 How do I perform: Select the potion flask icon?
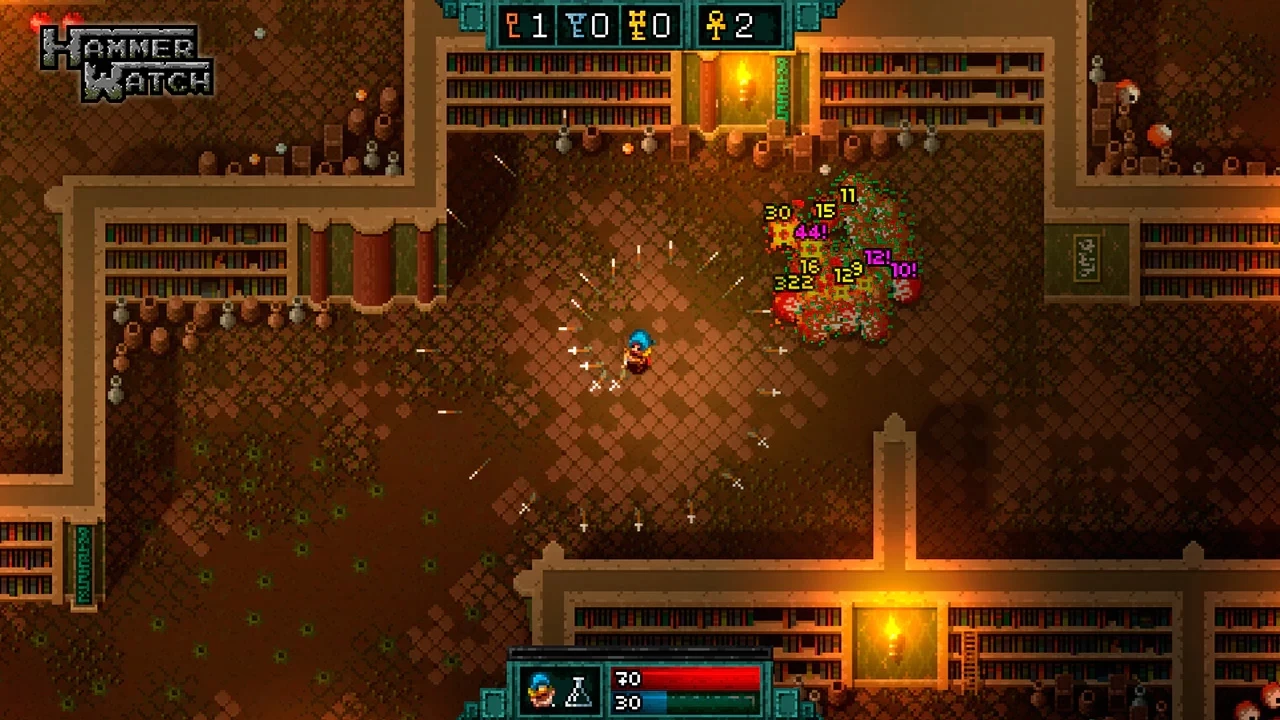(579, 689)
